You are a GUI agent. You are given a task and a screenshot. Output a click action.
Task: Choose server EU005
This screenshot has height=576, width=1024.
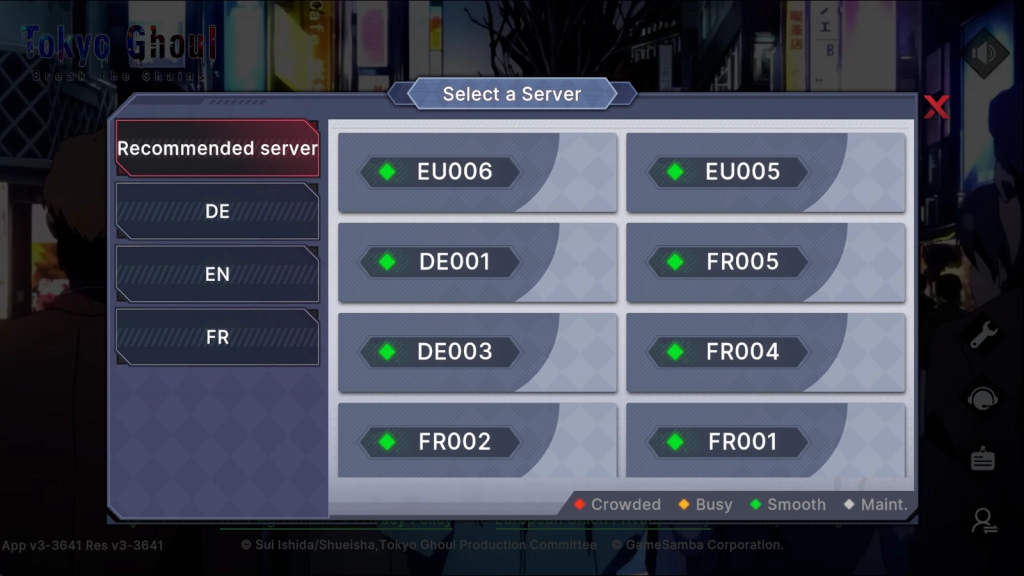(x=765, y=172)
